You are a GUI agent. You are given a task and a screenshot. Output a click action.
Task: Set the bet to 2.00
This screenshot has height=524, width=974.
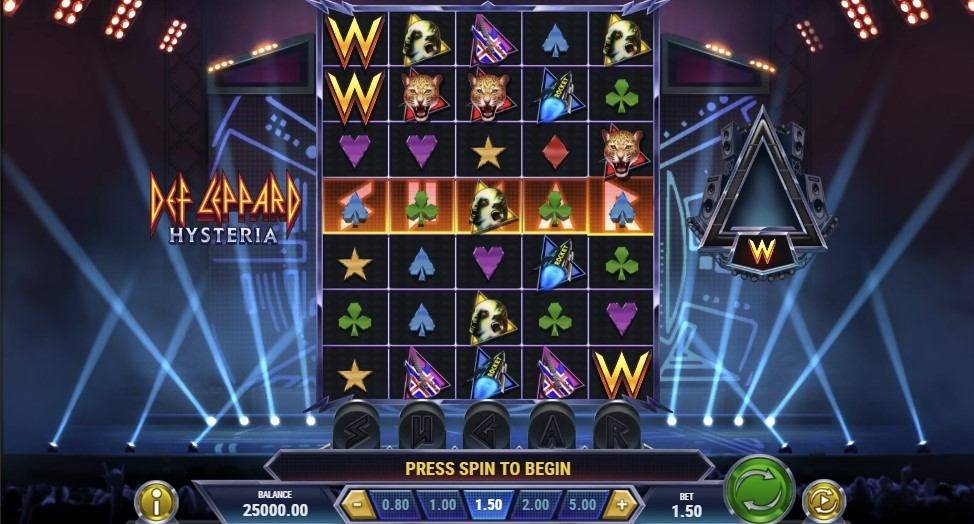[x=535, y=504]
